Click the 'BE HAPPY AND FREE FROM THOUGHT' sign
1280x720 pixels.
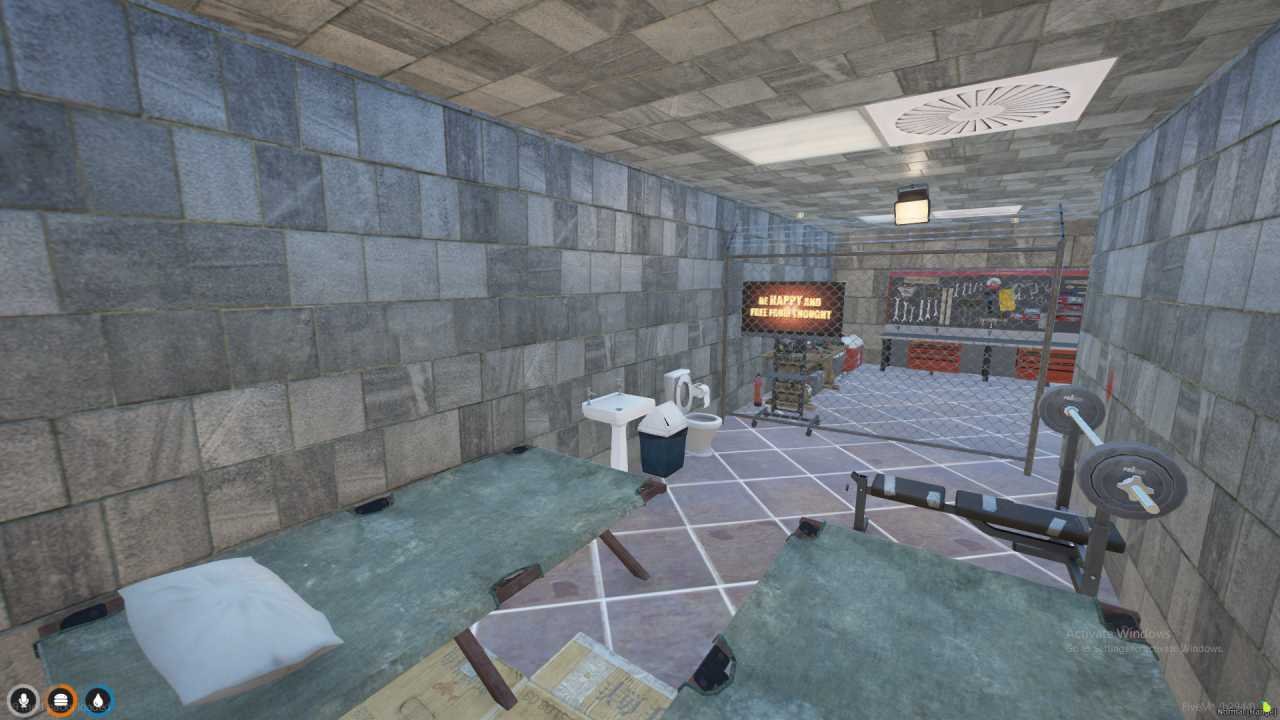[791, 302]
